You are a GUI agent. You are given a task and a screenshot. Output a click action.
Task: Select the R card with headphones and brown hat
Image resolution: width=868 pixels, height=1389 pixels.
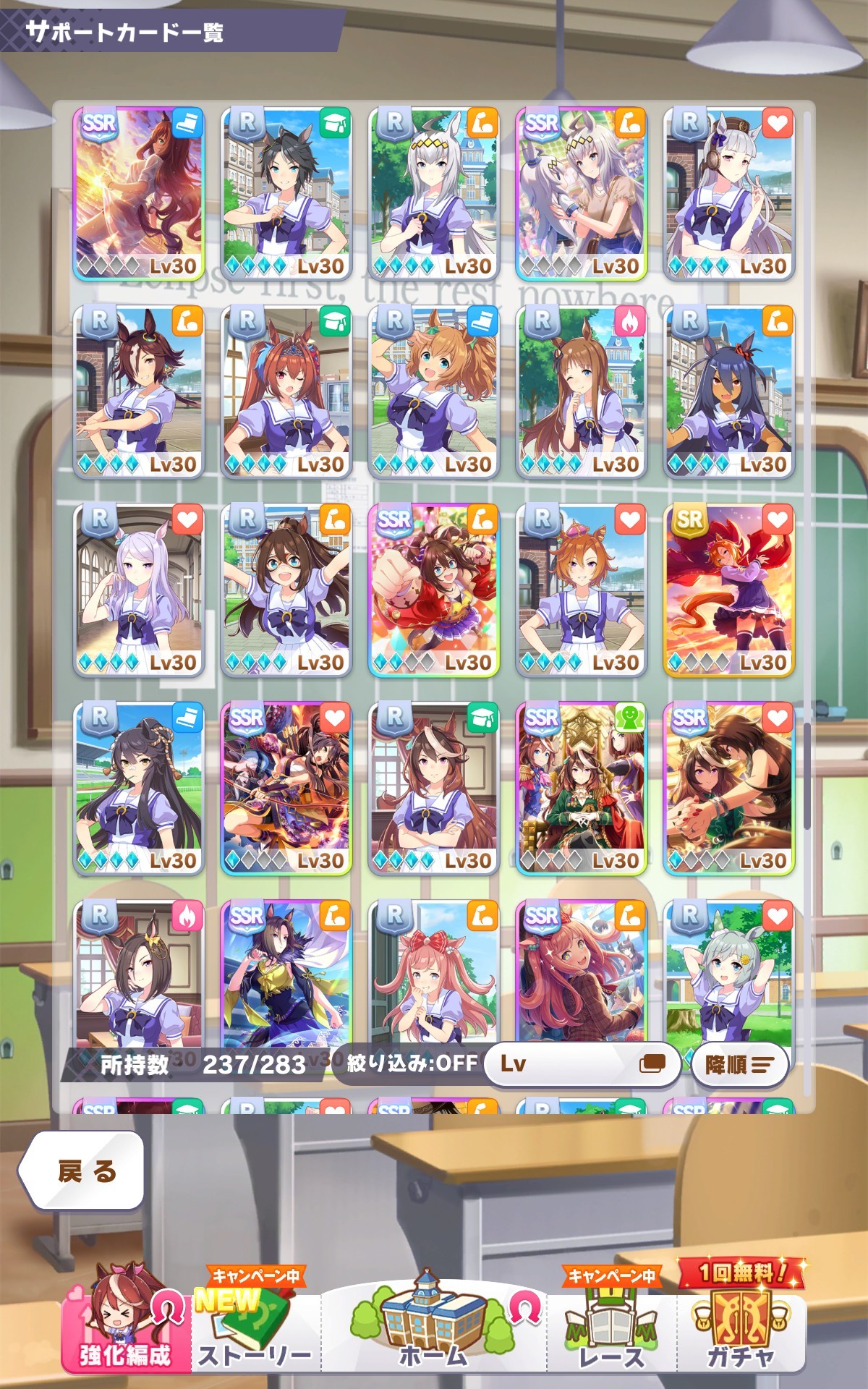click(729, 194)
